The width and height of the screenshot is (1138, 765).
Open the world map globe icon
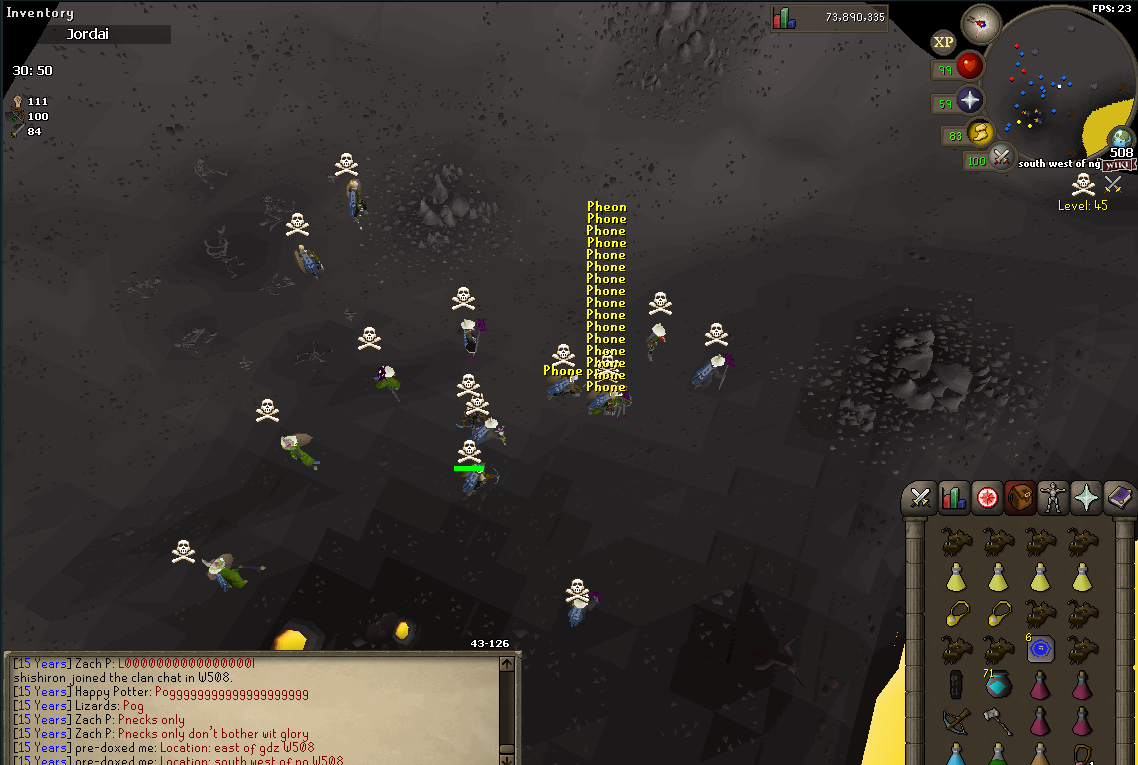click(x=1120, y=138)
